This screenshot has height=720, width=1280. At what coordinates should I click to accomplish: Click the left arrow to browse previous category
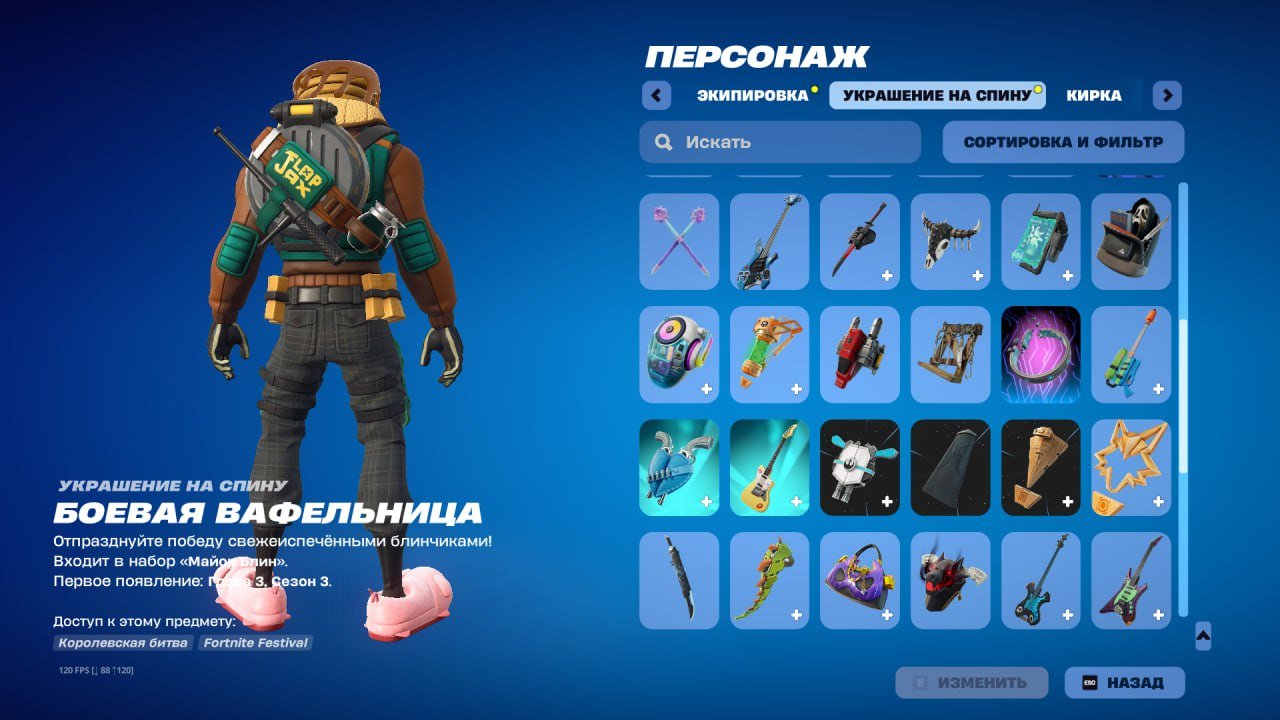655,95
